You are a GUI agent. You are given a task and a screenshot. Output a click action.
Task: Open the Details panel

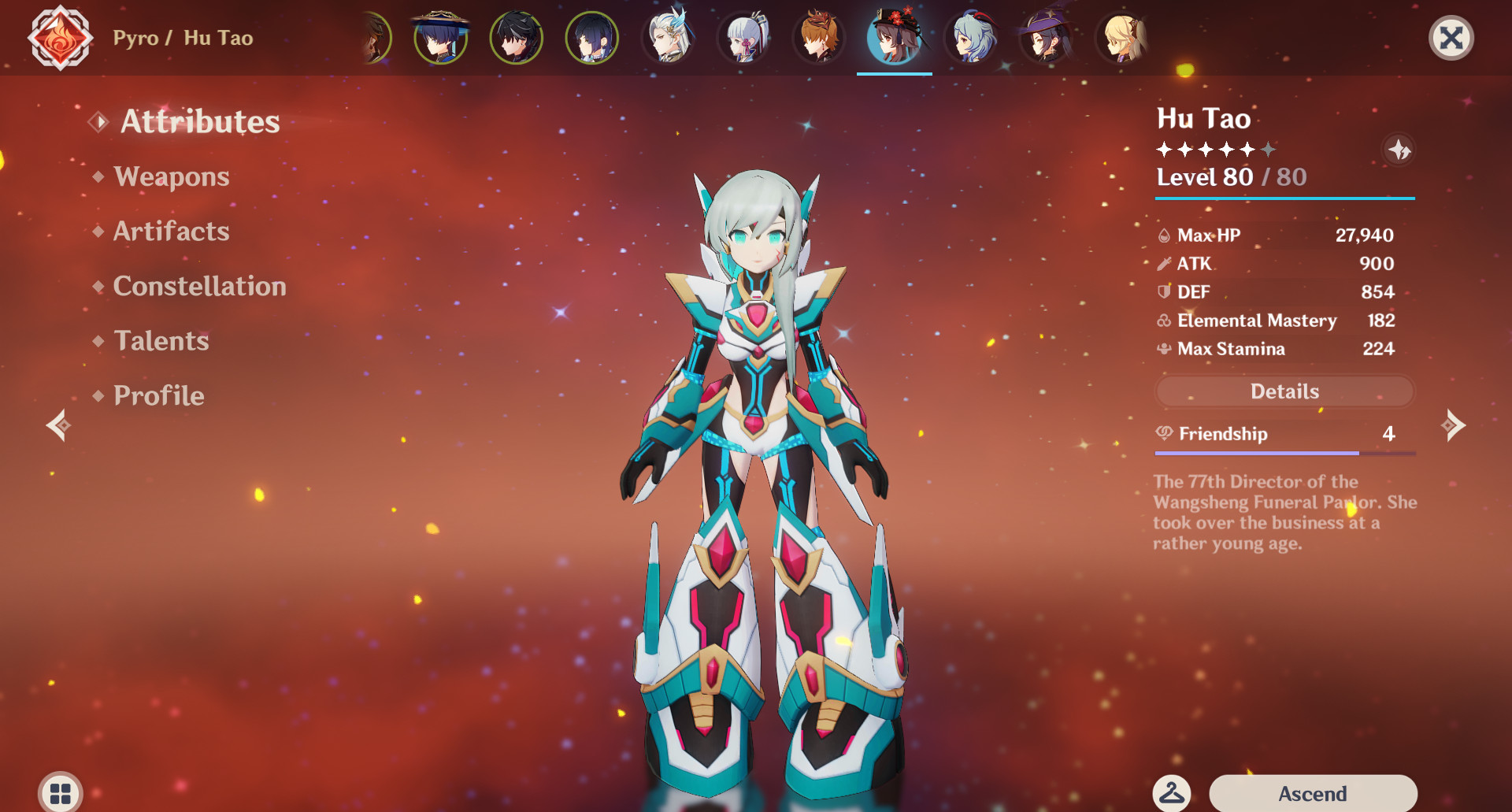[1284, 391]
